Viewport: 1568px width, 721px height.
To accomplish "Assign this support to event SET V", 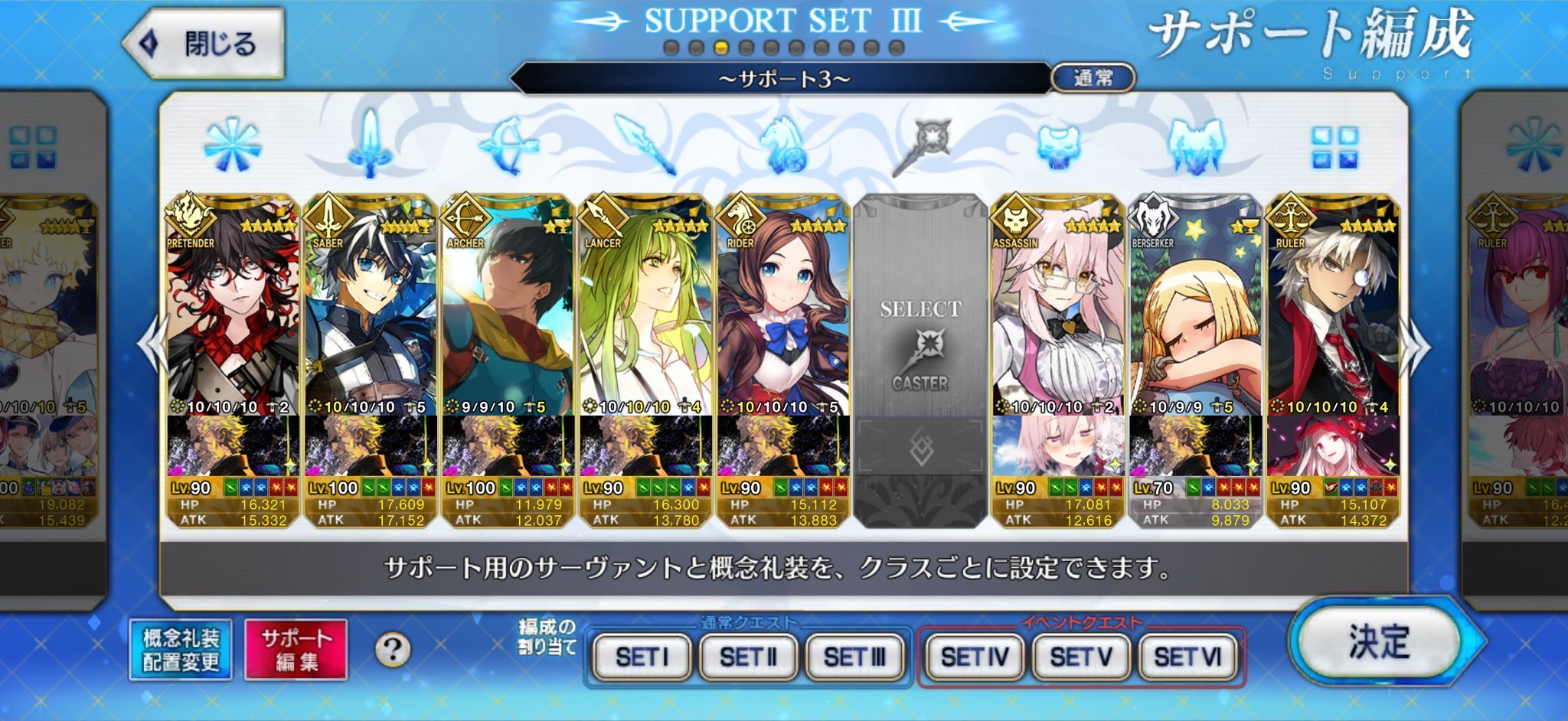I will click(x=1080, y=657).
